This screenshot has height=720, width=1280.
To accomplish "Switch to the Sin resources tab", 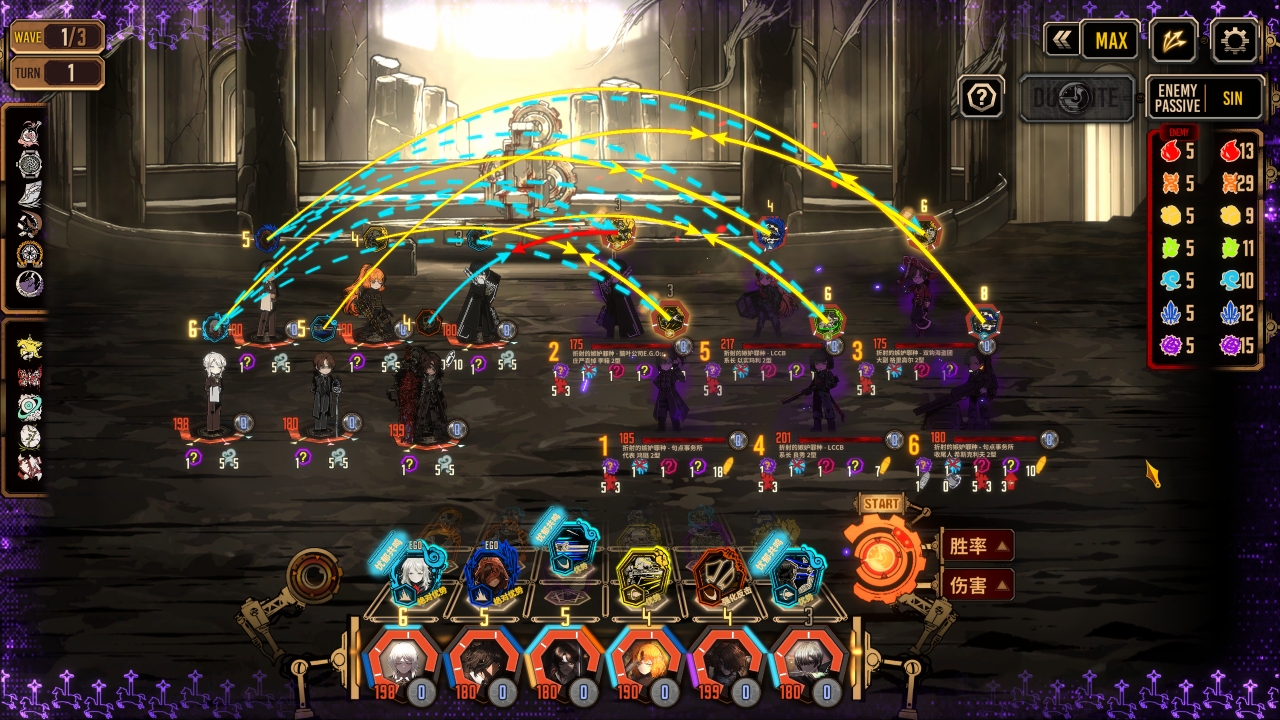I will pos(1232,98).
